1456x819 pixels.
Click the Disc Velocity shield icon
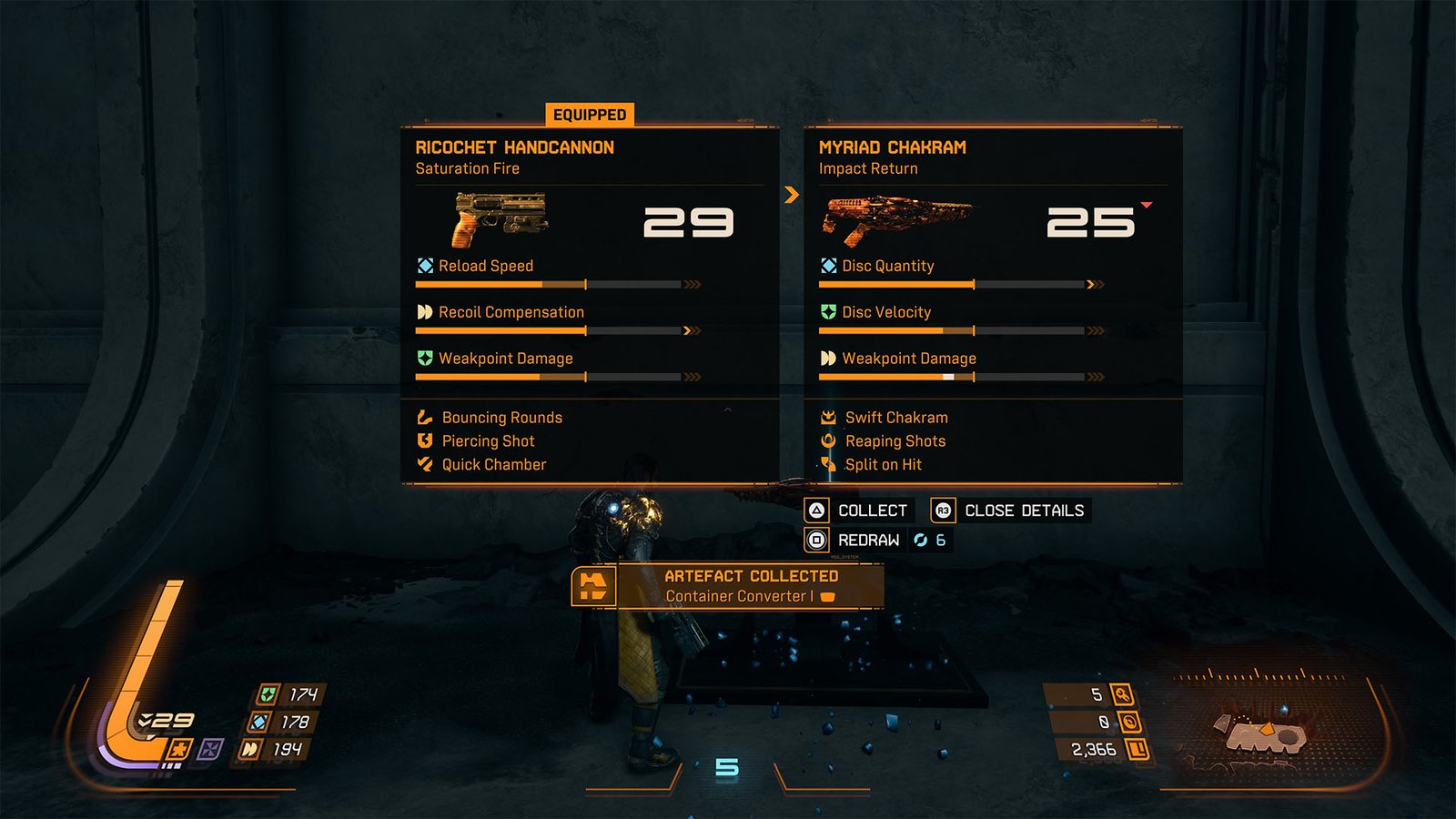pos(827,312)
